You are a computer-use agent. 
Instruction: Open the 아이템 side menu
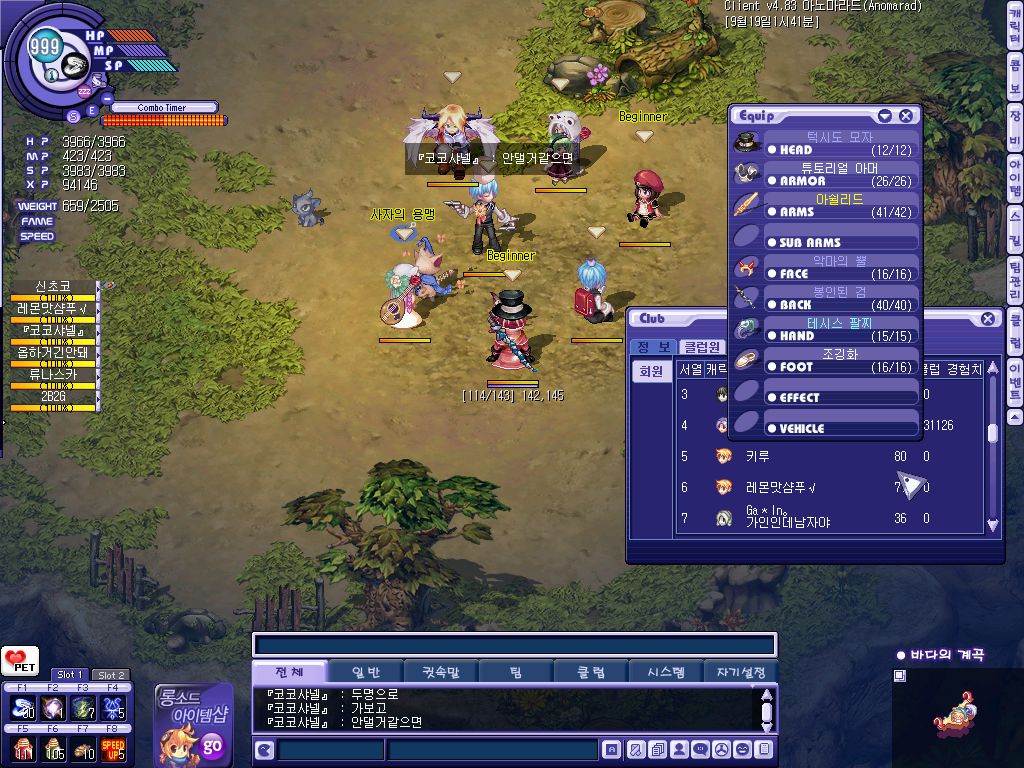(1015, 181)
